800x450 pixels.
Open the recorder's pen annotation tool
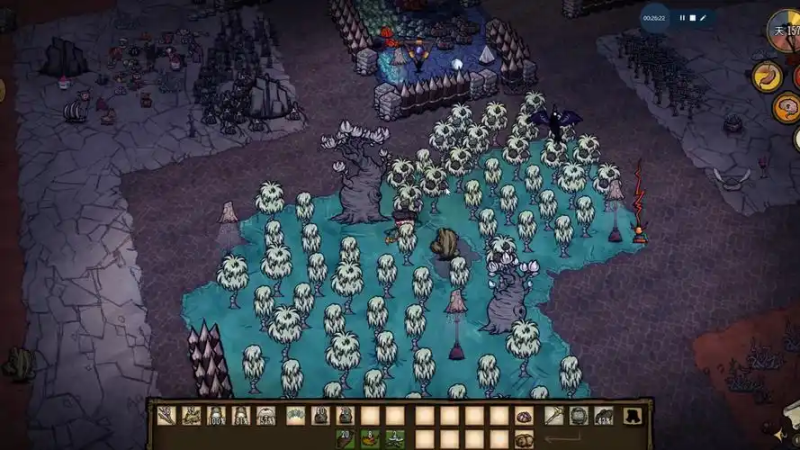(703, 18)
